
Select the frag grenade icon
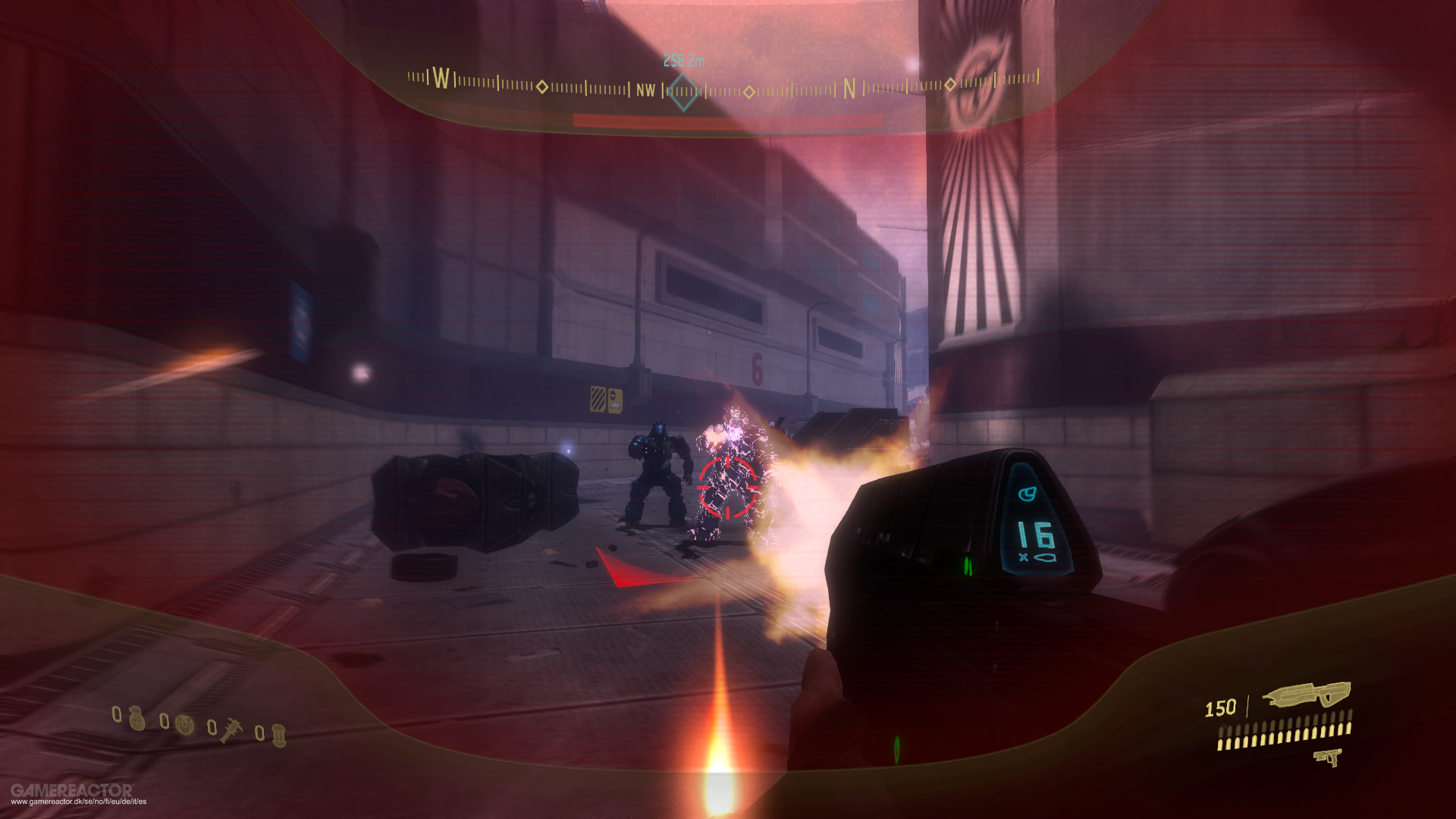[x=136, y=719]
